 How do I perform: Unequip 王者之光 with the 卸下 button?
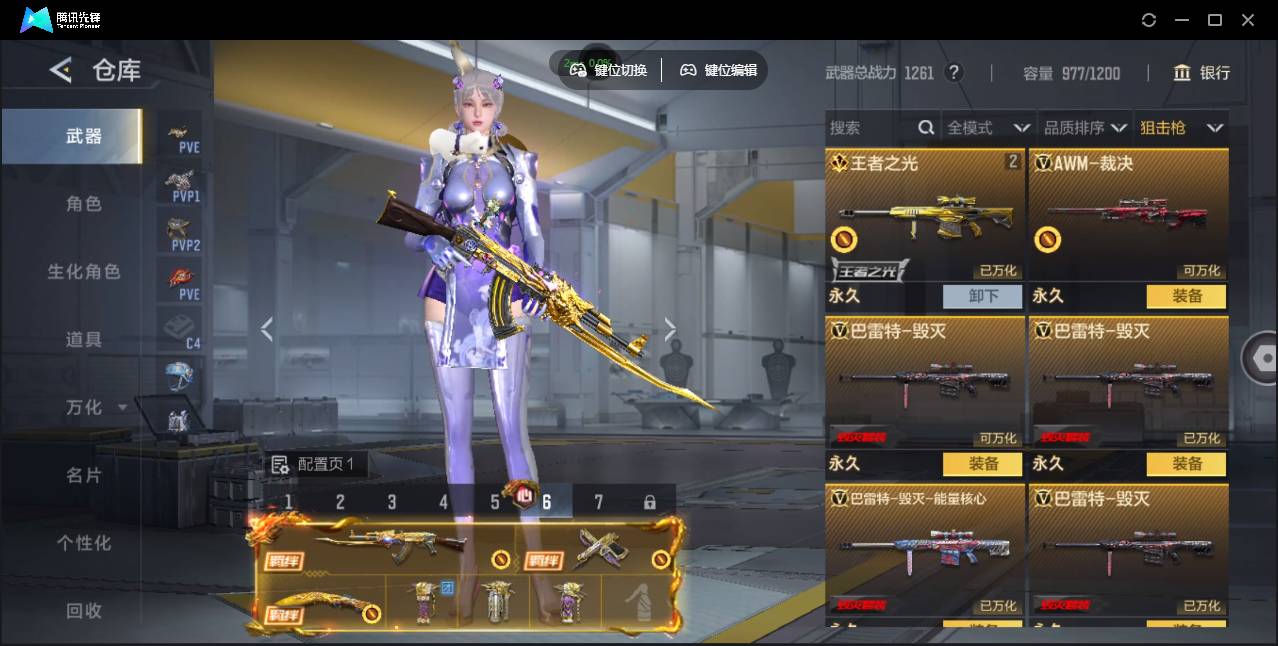click(x=983, y=296)
